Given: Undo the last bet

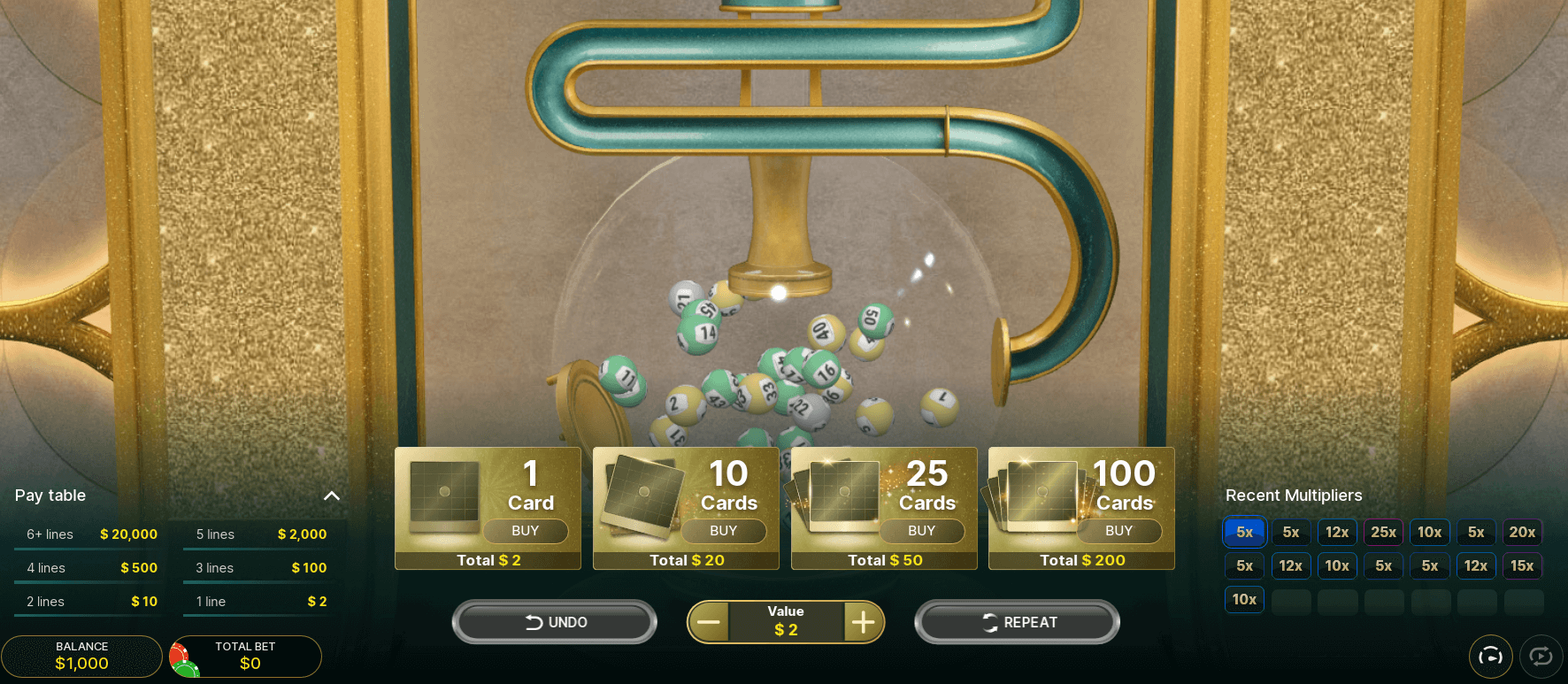Looking at the screenshot, I should tap(555, 622).
